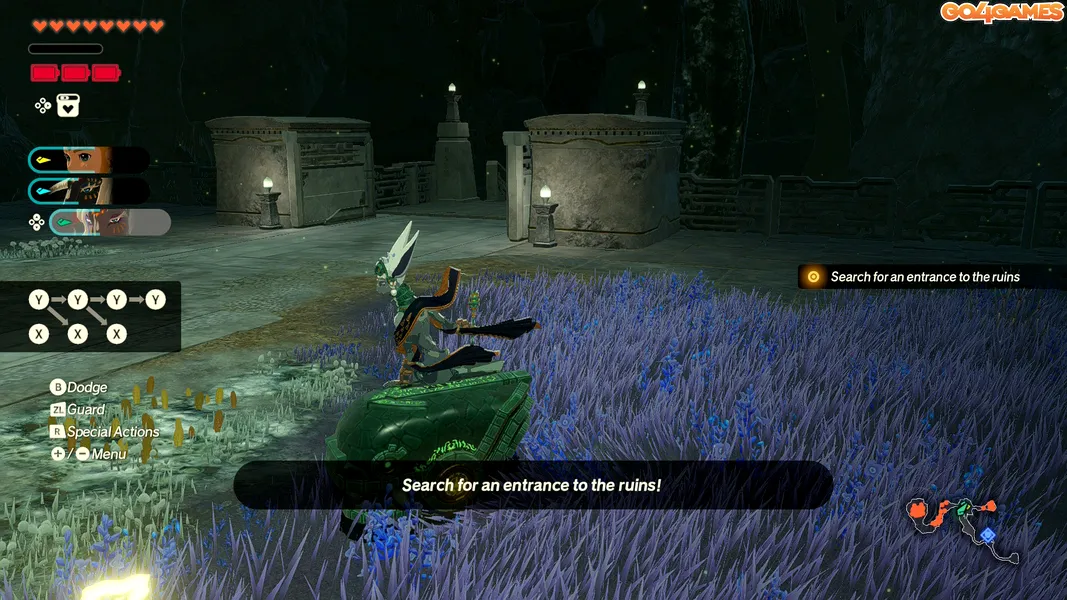Open the minimap
Viewport: 1067px width, 600px height.
(x=962, y=526)
